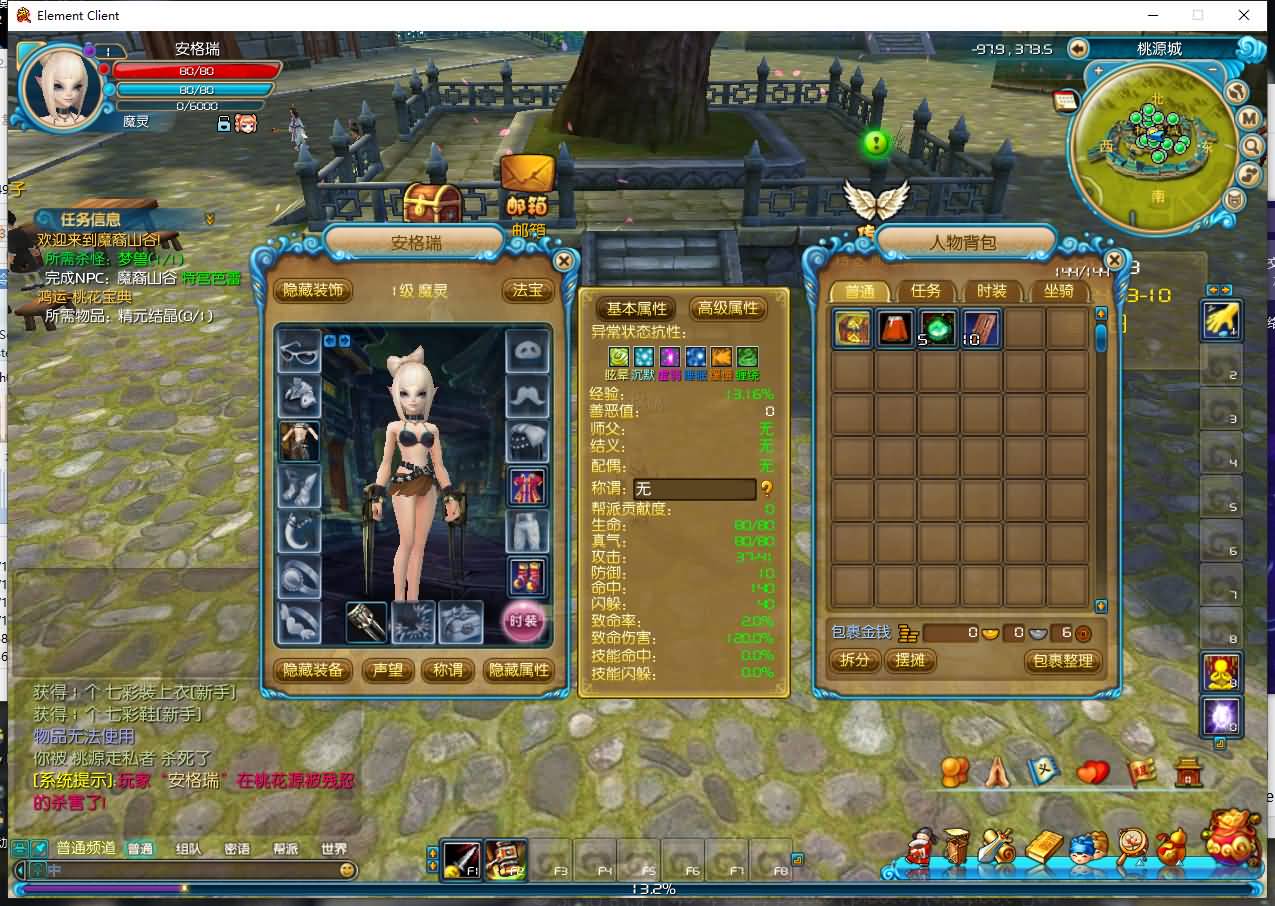Screen dimensions: 1275x906
Task: Click the 隐藏装饰 button
Action: [313, 290]
